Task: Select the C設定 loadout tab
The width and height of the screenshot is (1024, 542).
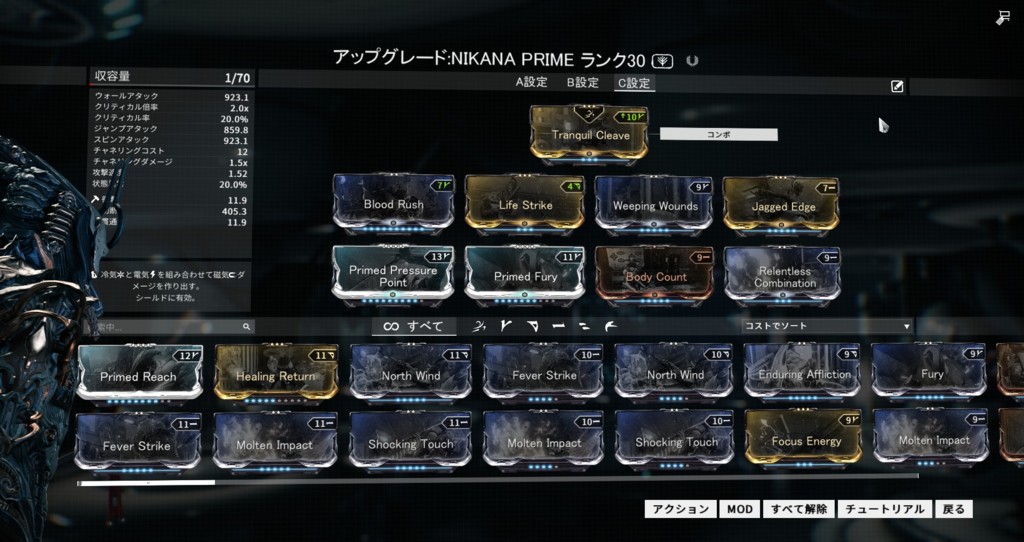Action: pos(633,83)
